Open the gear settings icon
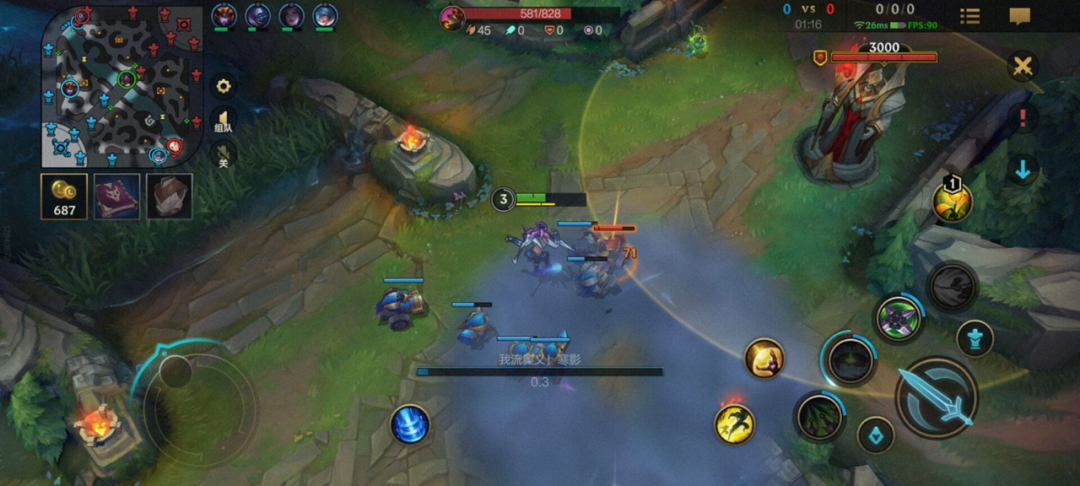Viewport: 1080px width, 486px height. [224, 86]
